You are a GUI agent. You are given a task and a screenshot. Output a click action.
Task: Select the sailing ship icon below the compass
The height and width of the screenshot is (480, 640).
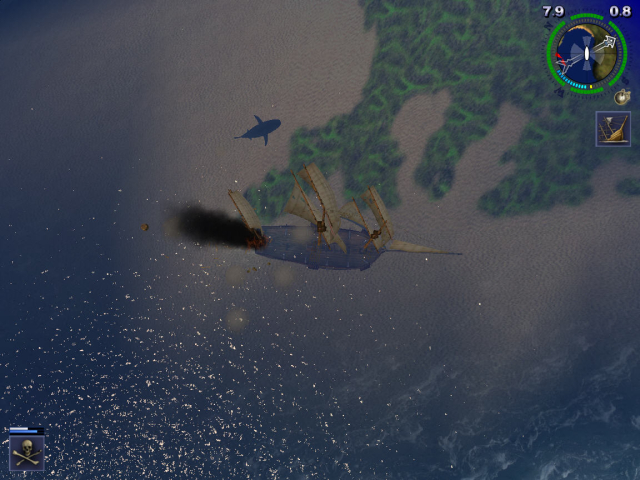coord(612,129)
